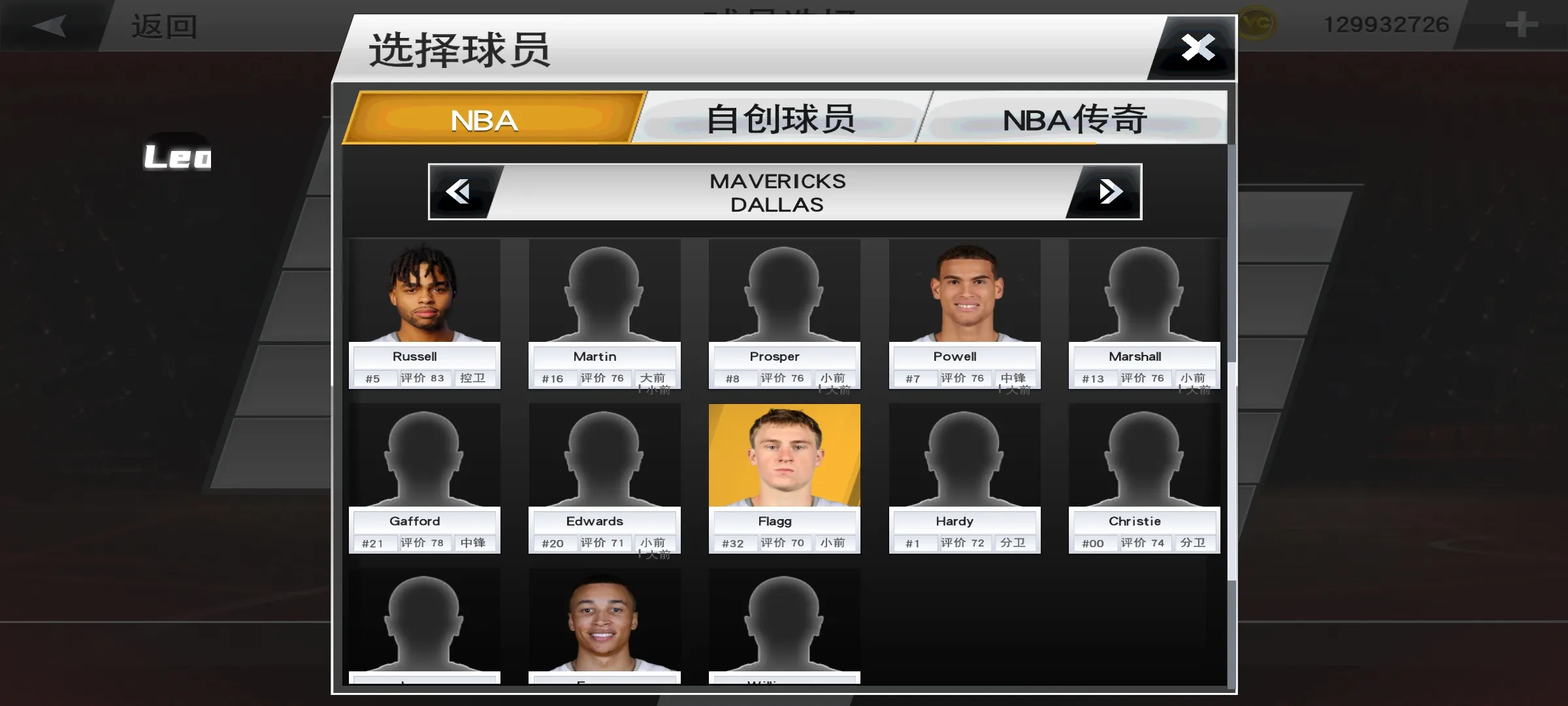Click the plus icon beside currency balance

coord(1522,25)
